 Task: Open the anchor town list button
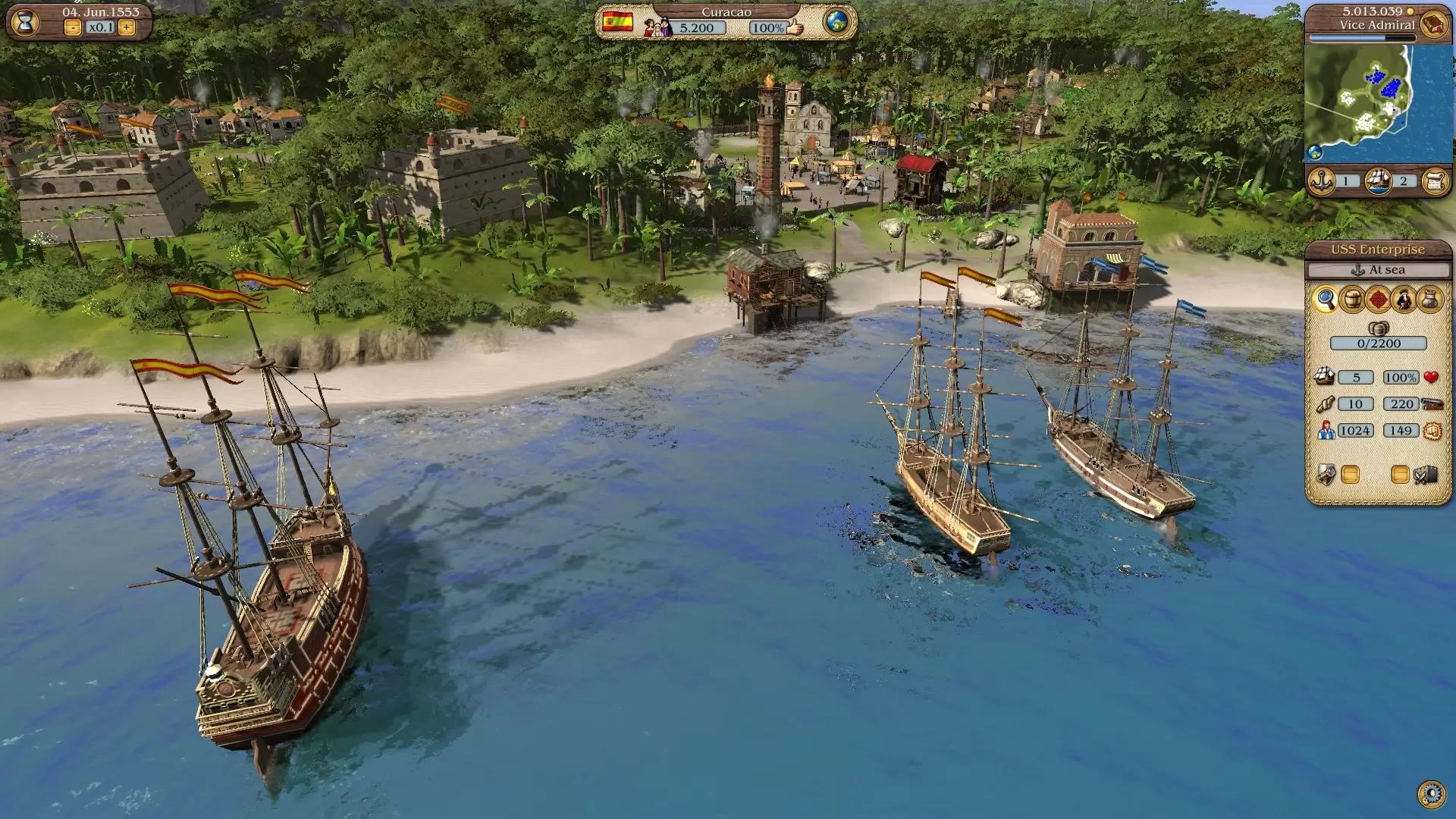coord(1322,181)
